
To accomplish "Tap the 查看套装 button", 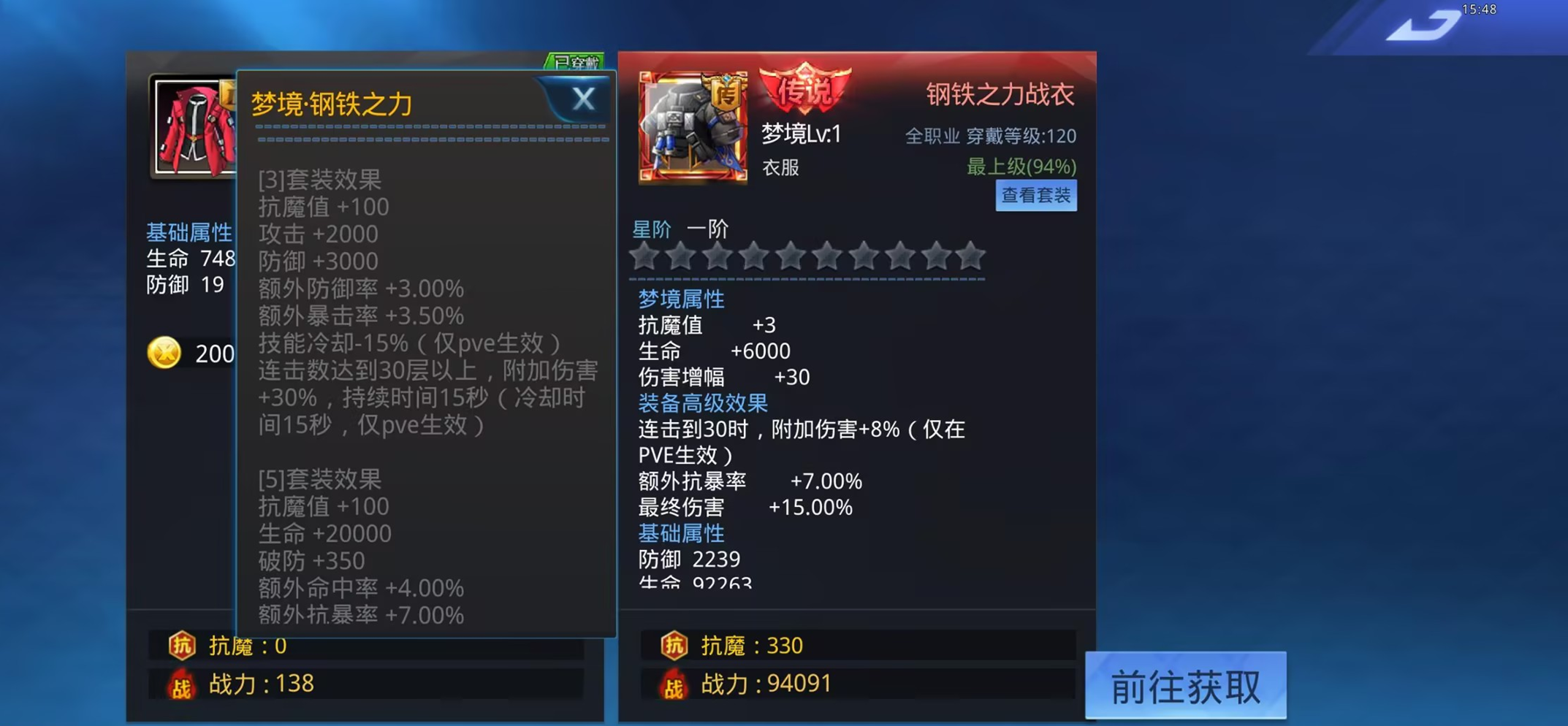I will 1037,195.
